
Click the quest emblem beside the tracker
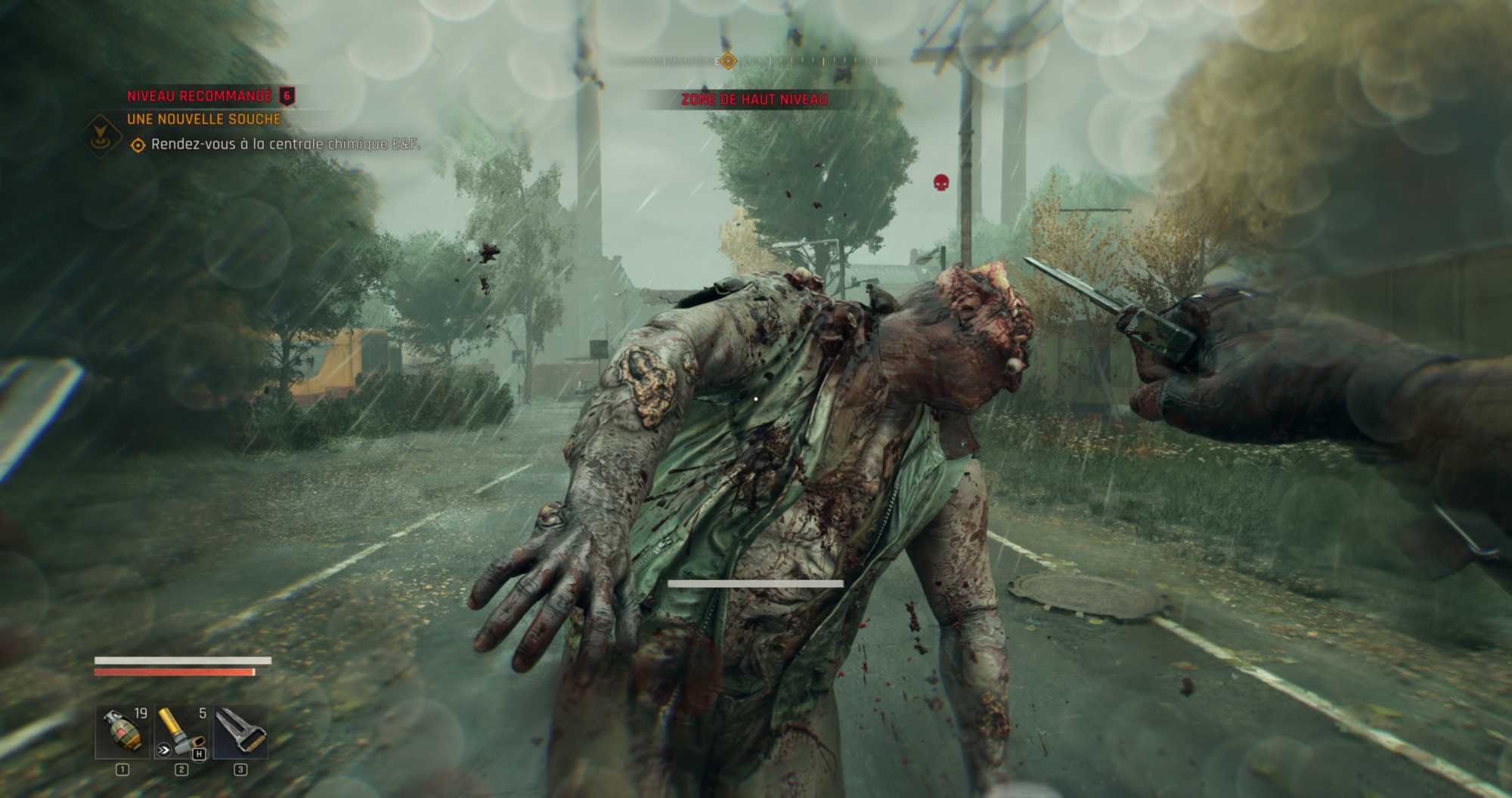[x=99, y=135]
